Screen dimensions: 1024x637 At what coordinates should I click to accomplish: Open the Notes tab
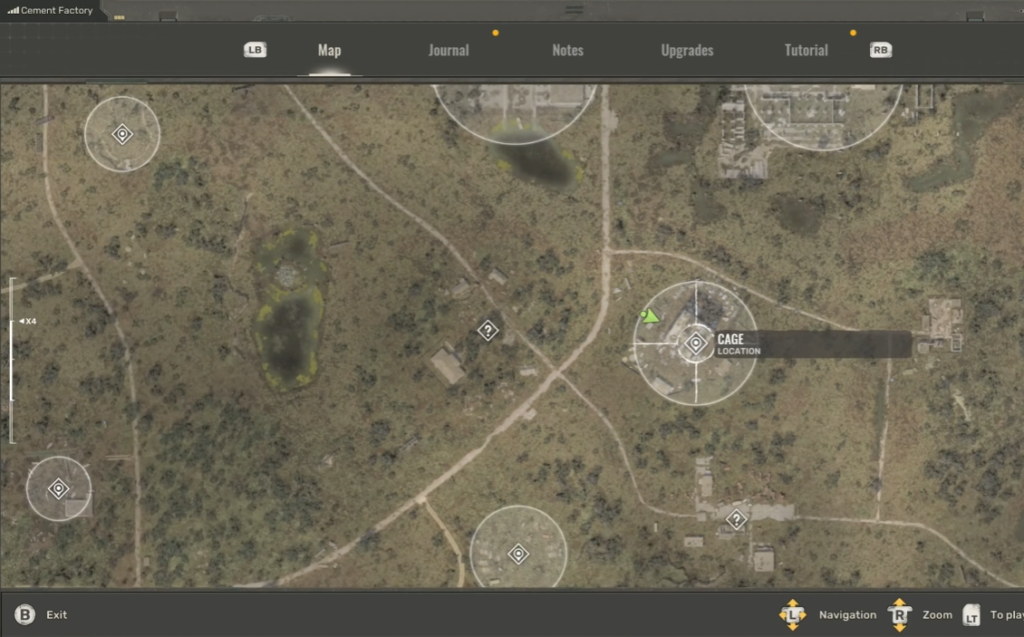coord(567,50)
